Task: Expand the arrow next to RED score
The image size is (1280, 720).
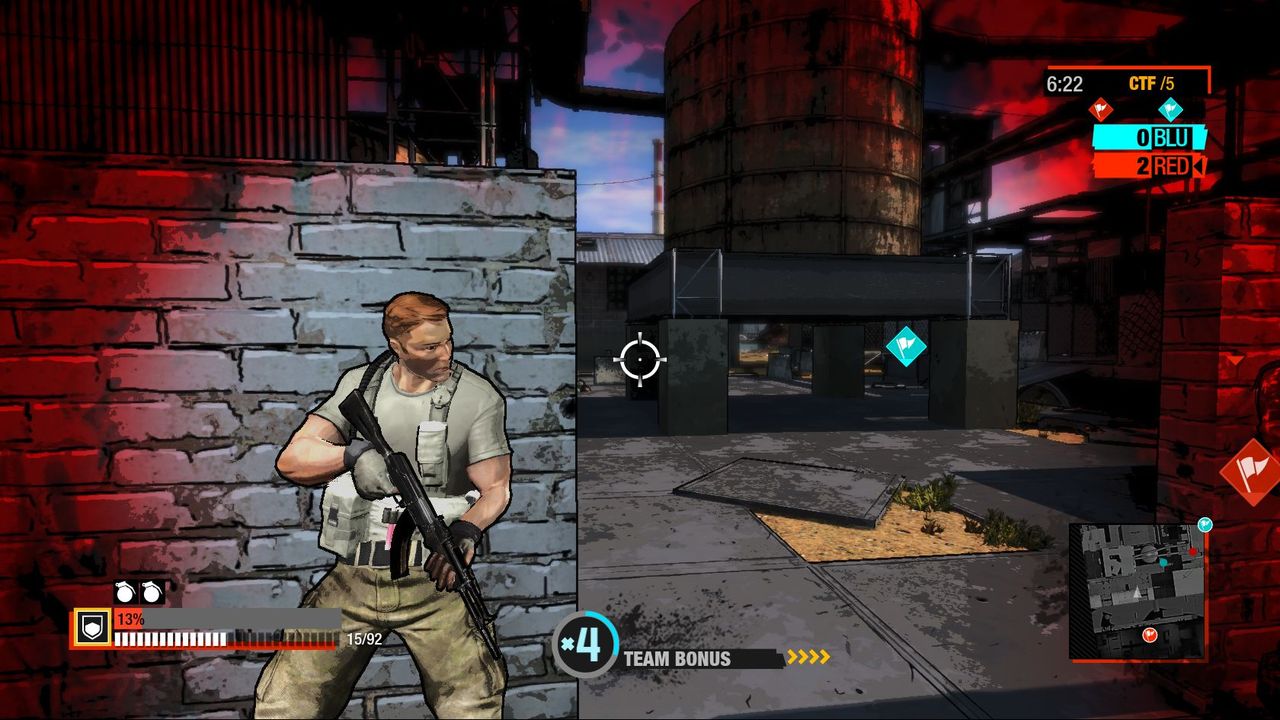Action: (1196, 167)
